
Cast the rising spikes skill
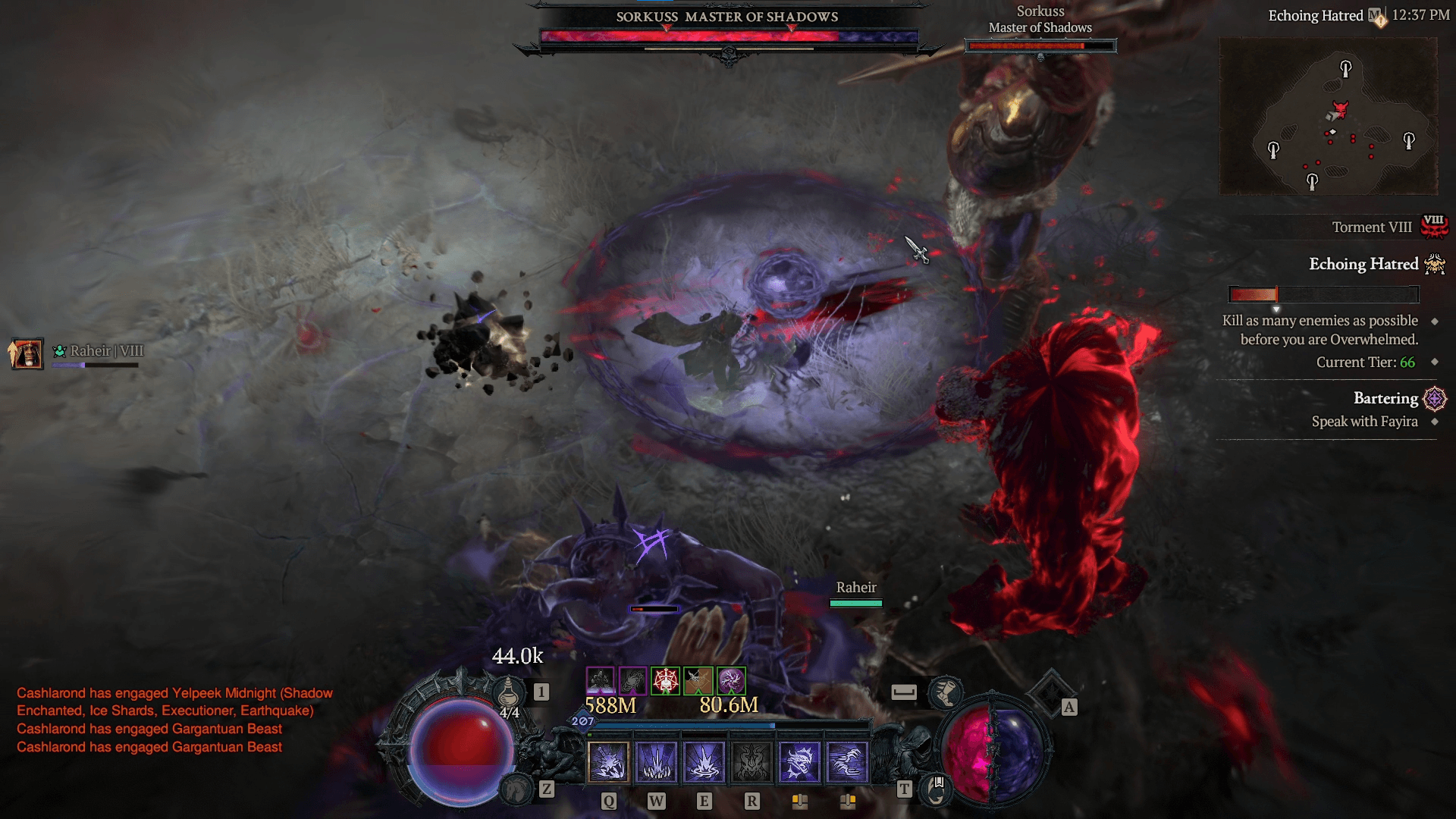657,761
